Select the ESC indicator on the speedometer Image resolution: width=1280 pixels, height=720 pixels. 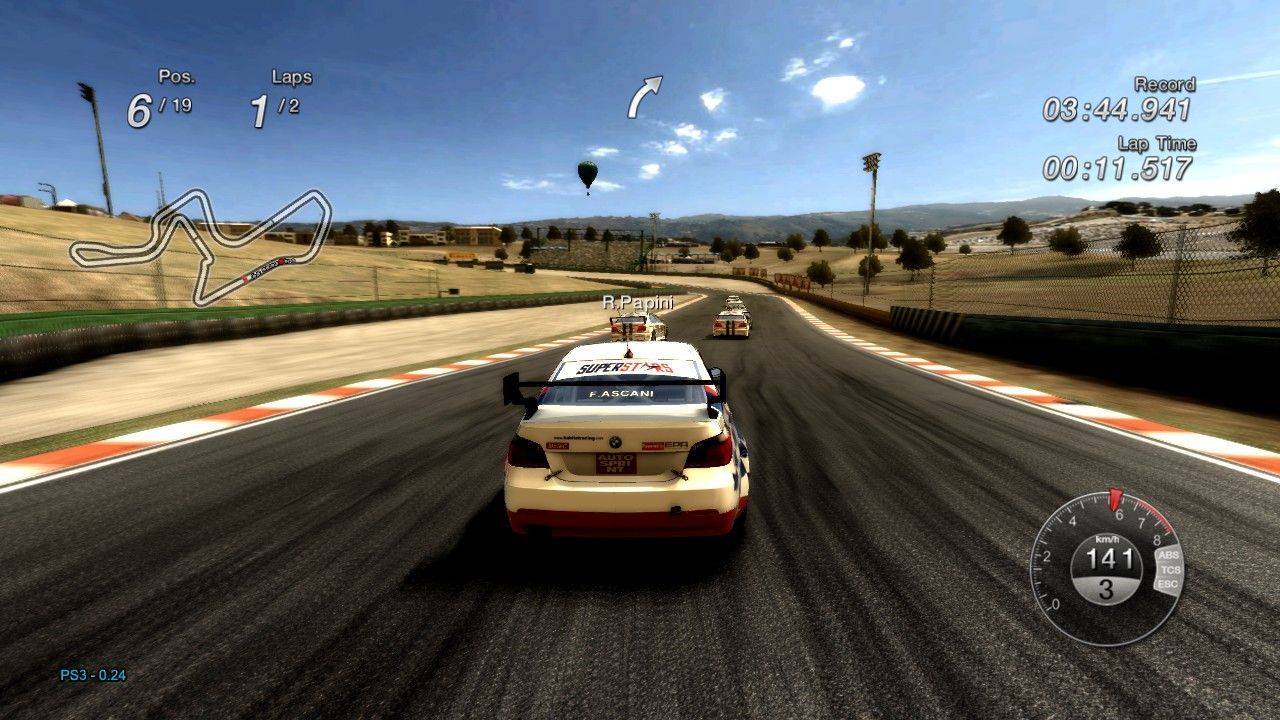coord(1167,584)
